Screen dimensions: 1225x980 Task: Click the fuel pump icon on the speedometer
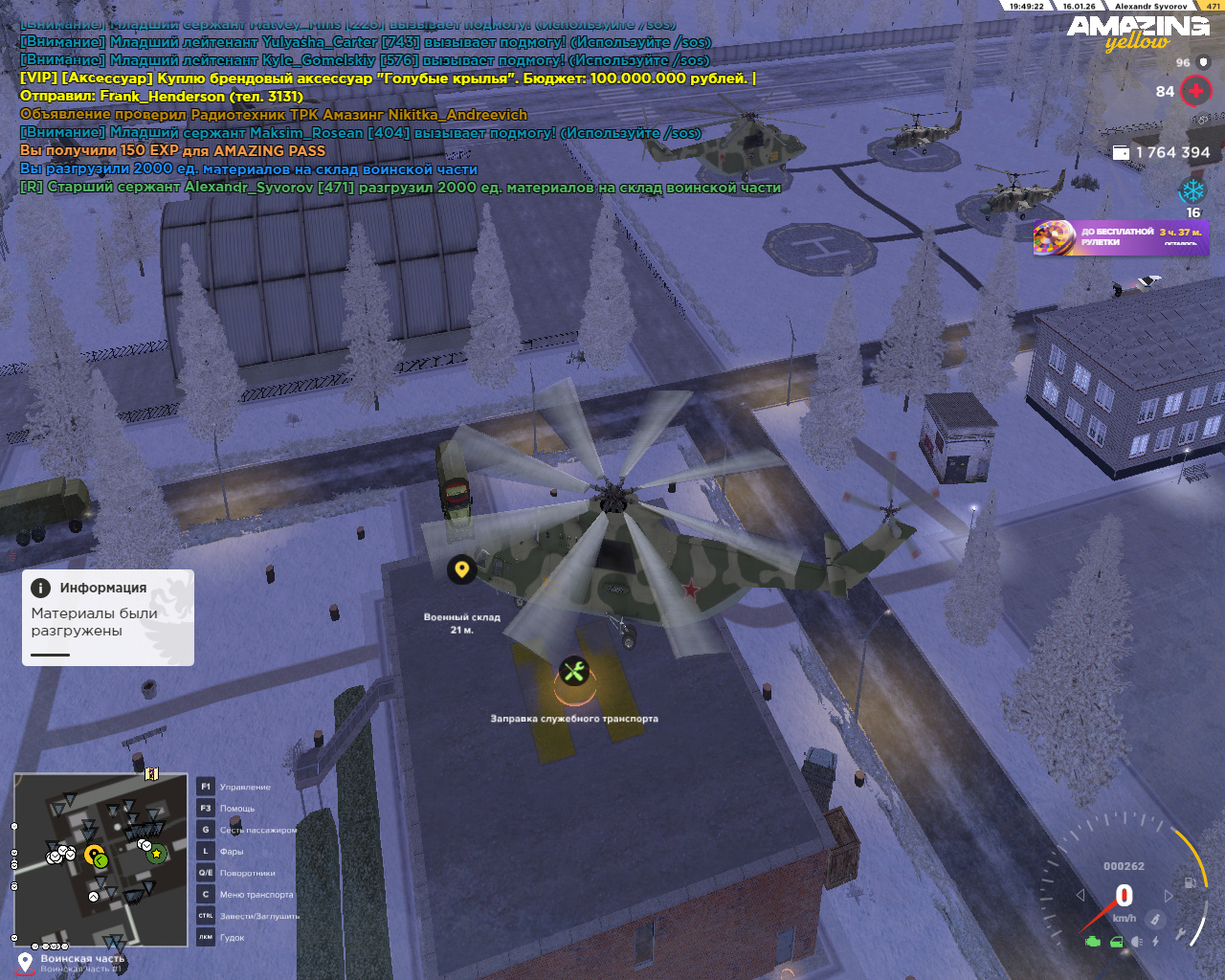[x=1190, y=881]
